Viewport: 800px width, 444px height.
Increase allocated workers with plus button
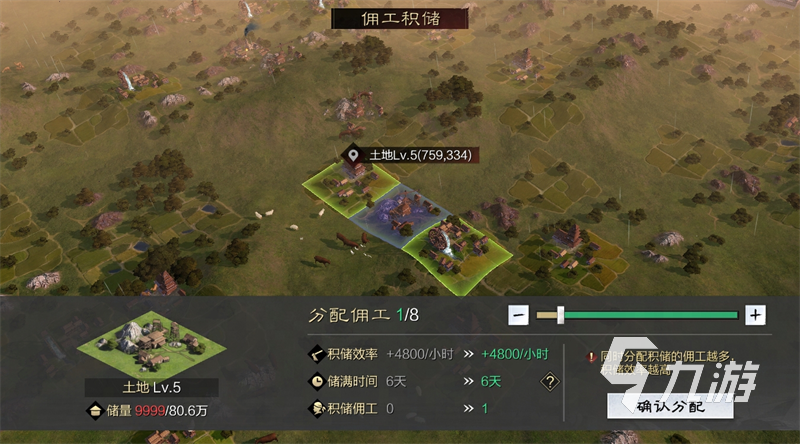755,315
